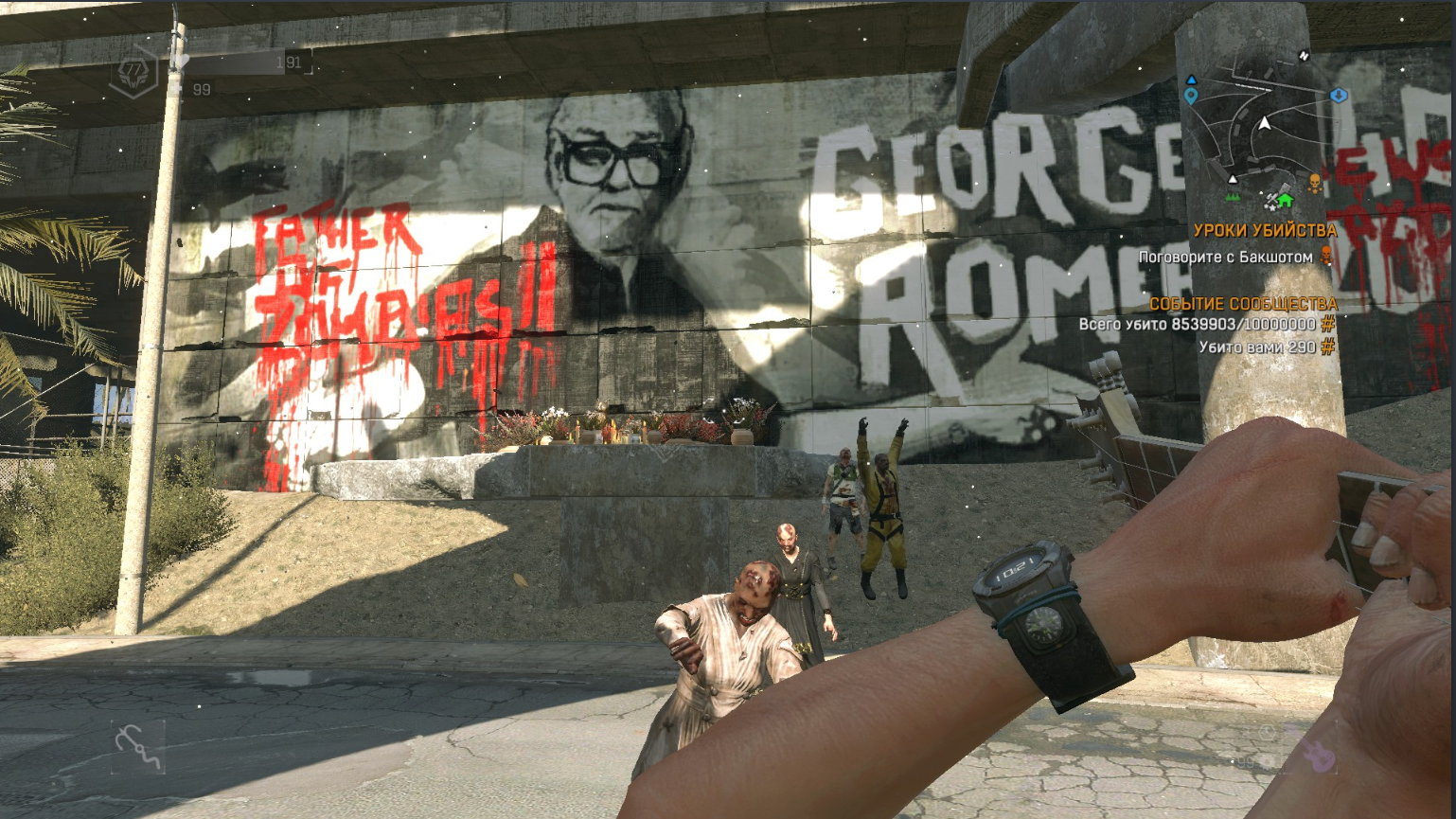This screenshot has width=1456, height=819.
Task: Open the УРОКИ УБИЙСТВА quest tracker
Action: [x=1265, y=230]
